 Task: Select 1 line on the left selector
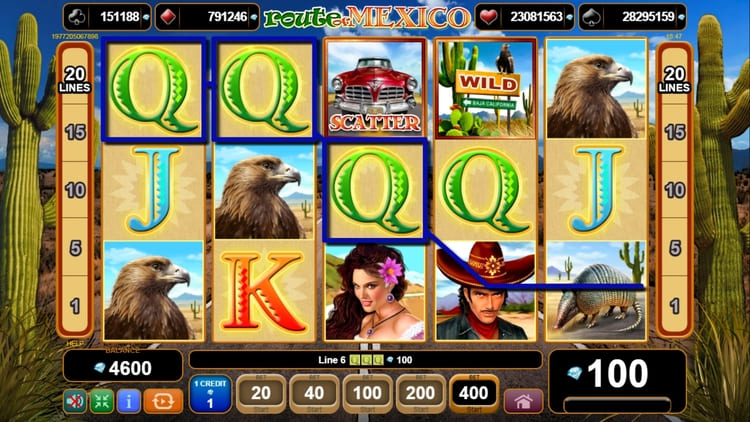[x=74, y=304]
